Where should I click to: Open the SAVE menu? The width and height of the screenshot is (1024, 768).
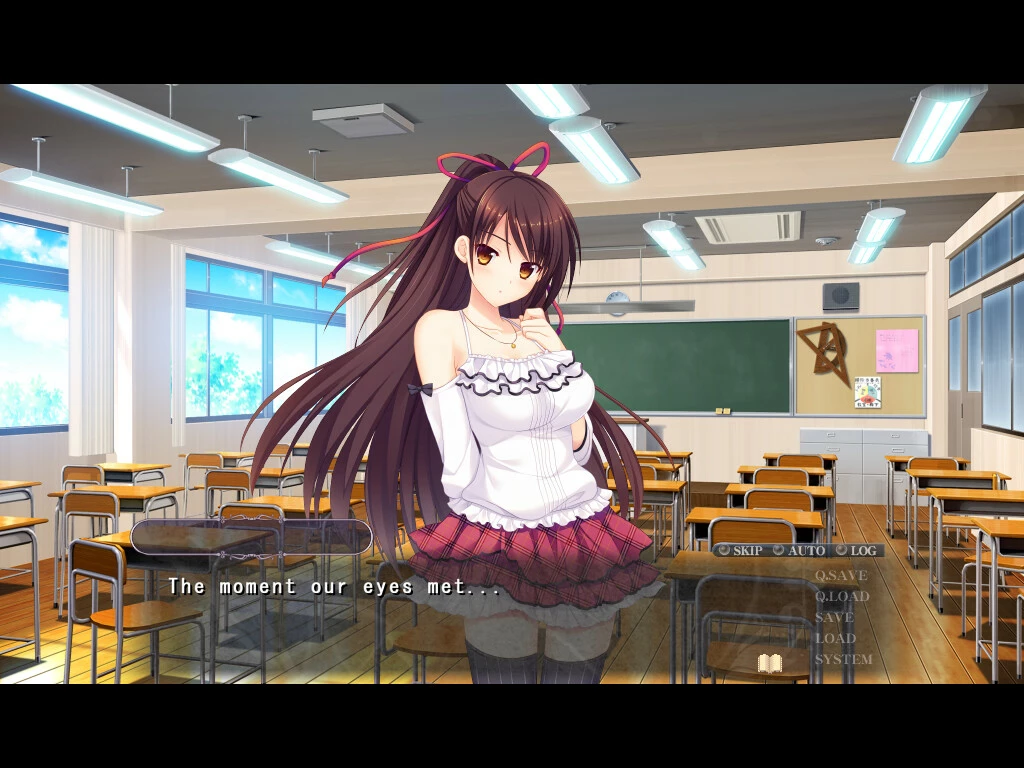coord(834,618)
